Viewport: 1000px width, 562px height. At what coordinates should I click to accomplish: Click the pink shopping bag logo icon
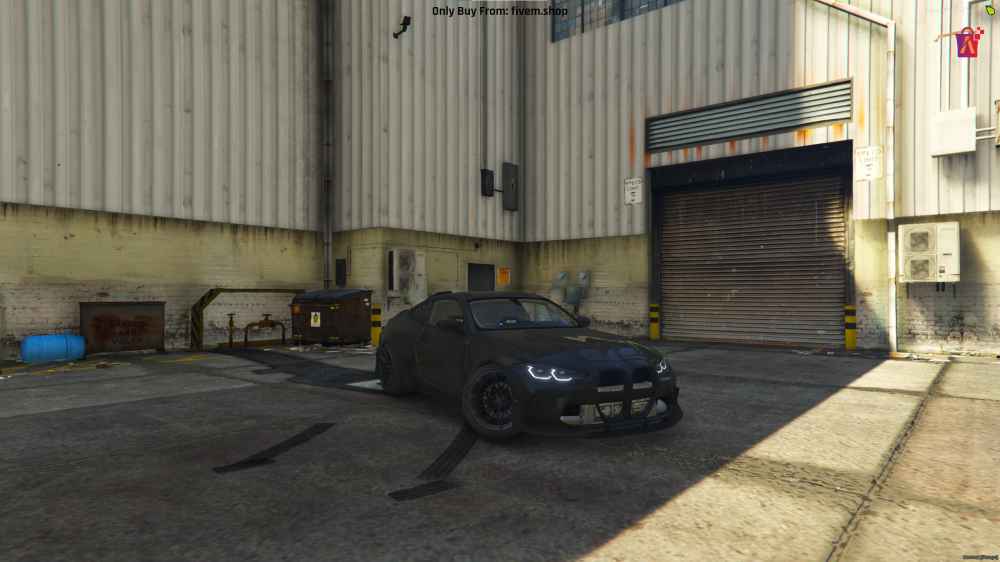point(968,42)
